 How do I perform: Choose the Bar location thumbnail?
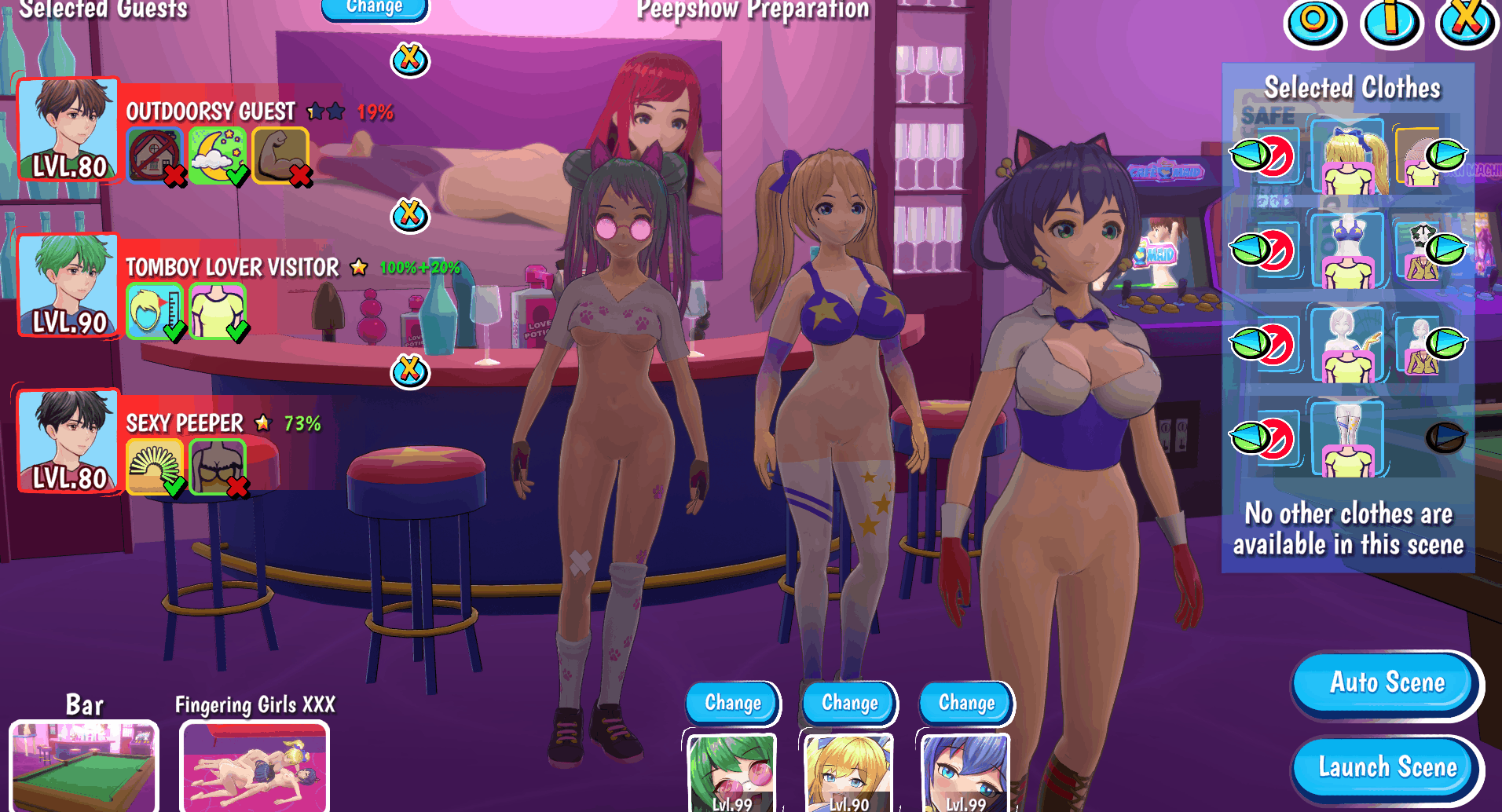84,766
